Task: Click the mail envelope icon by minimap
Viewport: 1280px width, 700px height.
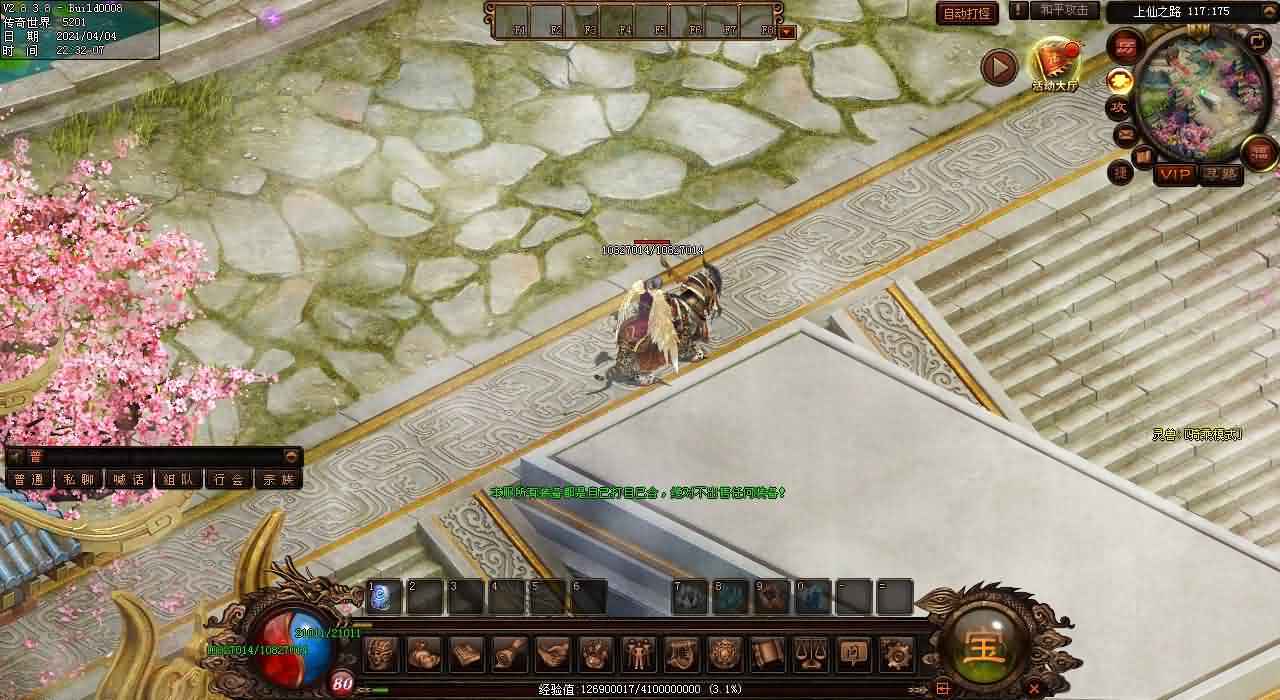Action: tap(1125, 133)
